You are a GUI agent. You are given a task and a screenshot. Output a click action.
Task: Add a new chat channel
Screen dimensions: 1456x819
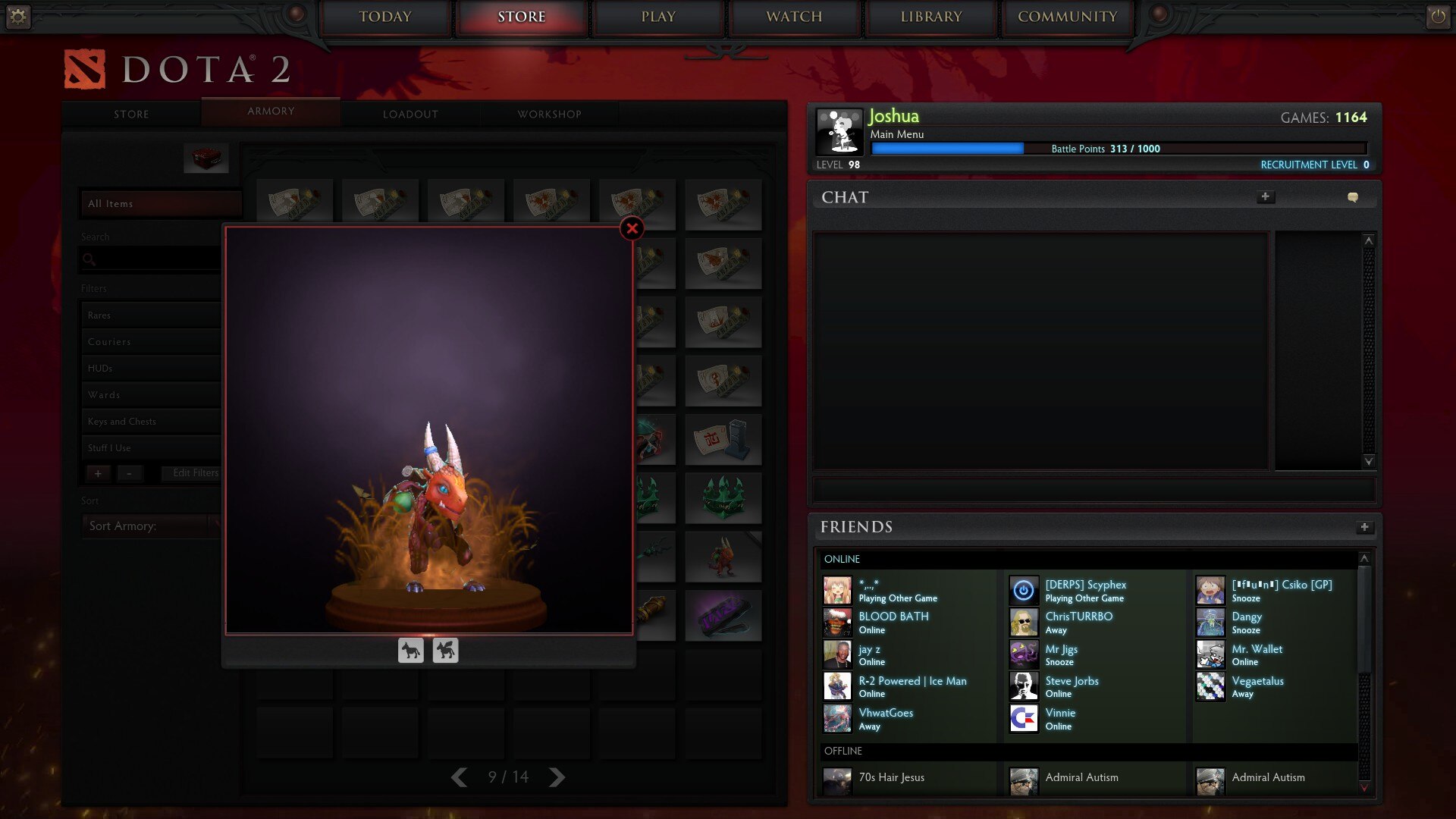coord(1265,197)
